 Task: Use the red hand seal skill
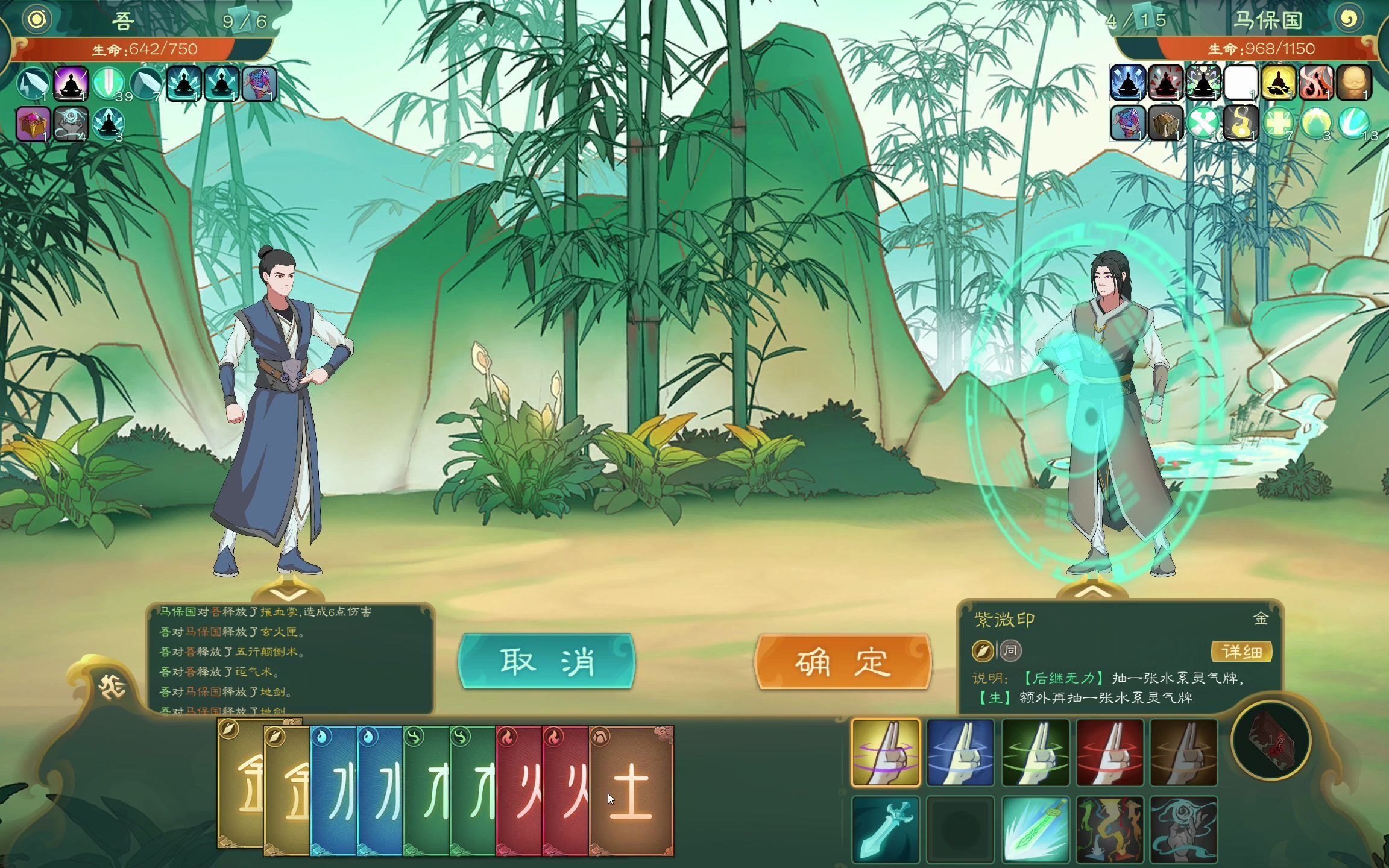tap(1110, 753)
